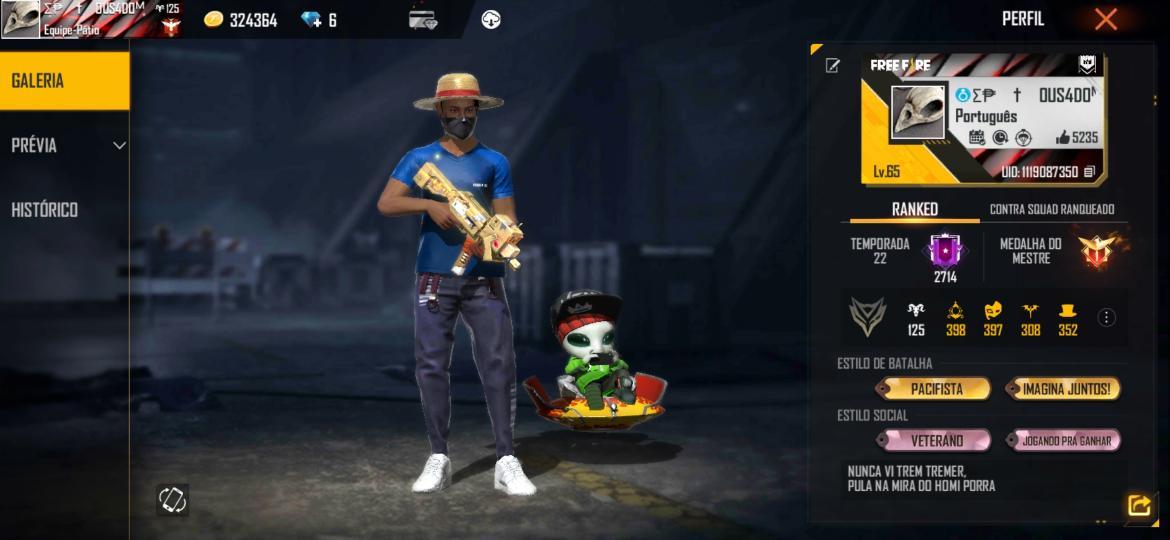Click the Veterano social style tag
This screenshot has width=1170, height=540.
pyautogui.click(x=936, y=440)
